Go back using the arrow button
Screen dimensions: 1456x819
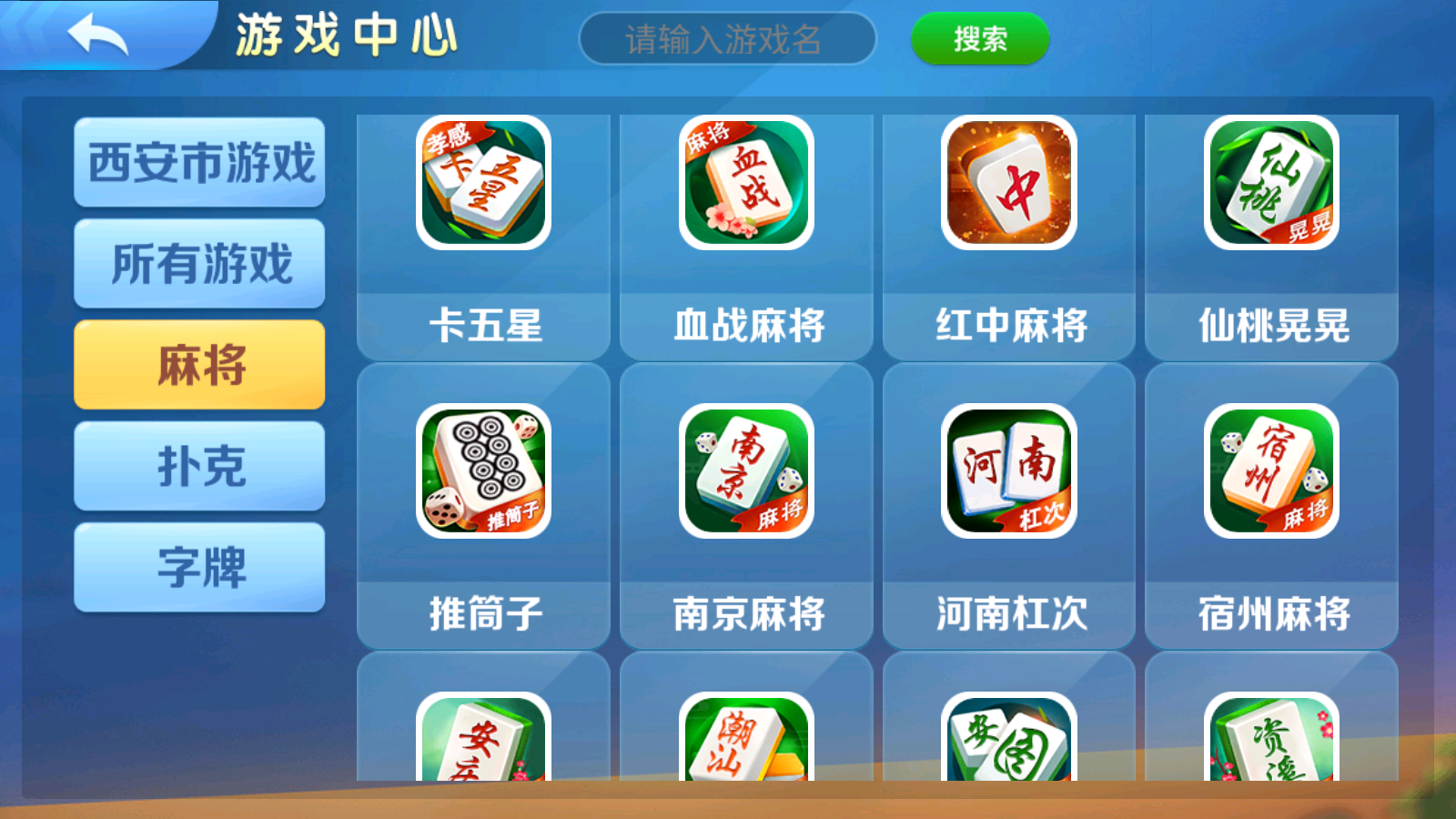click(100, 36)
